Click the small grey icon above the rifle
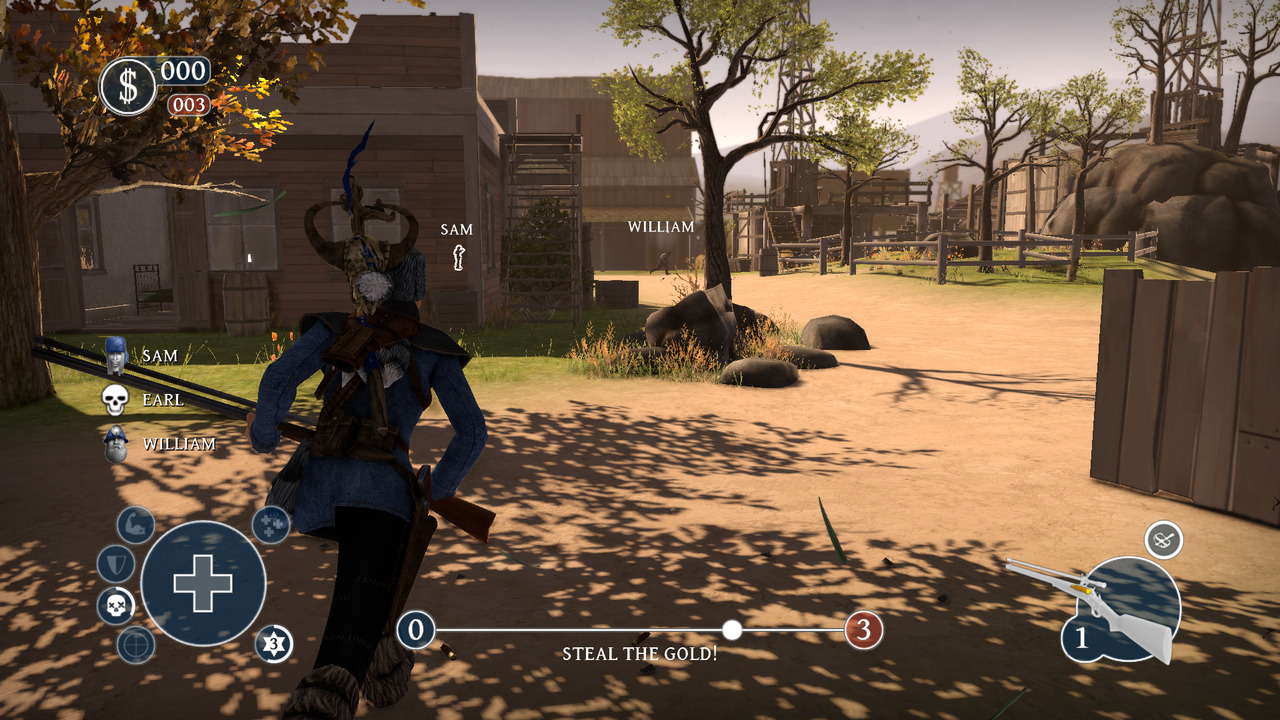 [x=1163, y=540]
